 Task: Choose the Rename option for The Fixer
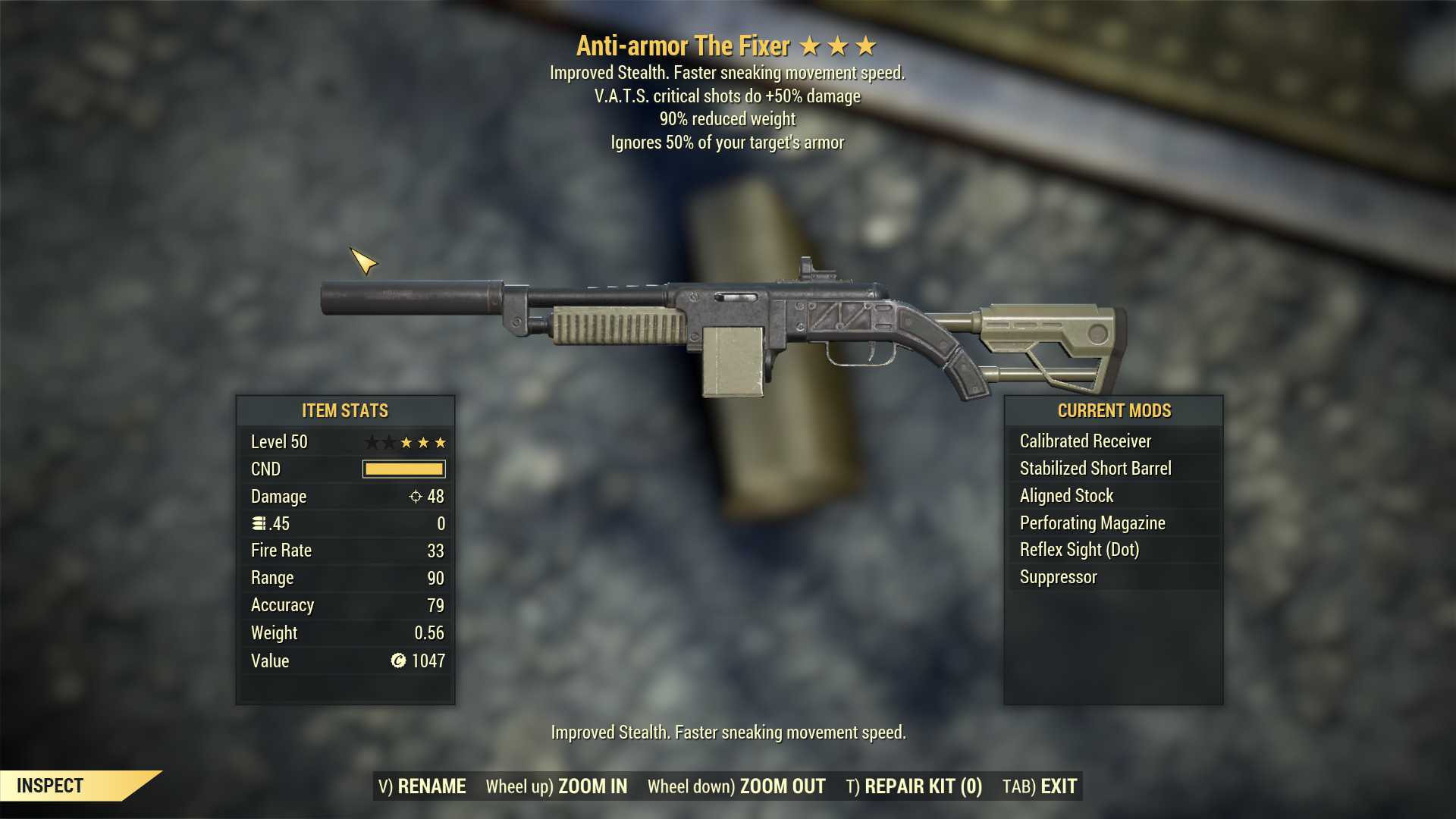coord(422,786)
